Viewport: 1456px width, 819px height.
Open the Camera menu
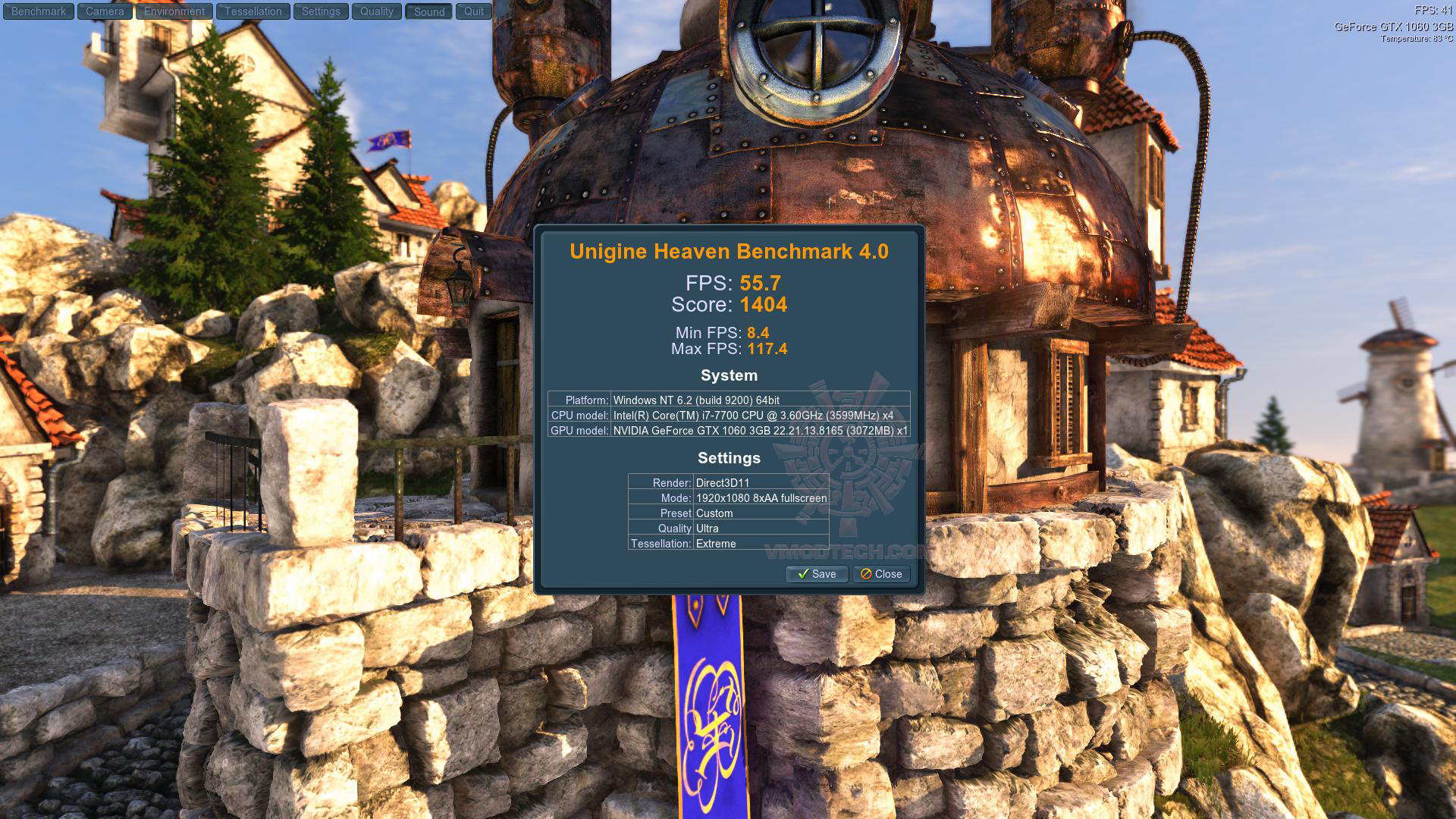(105, 11)
